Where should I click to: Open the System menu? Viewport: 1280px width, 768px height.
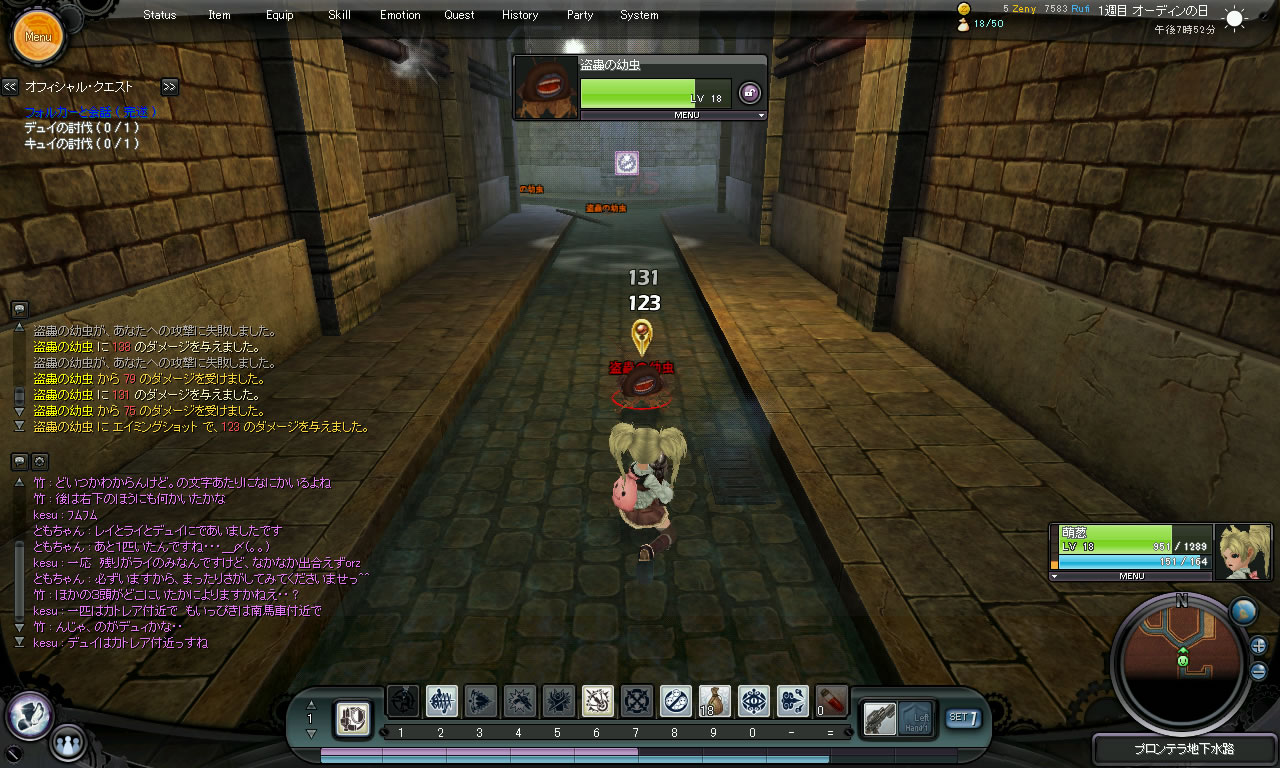pyautogui.click(x=639, y=15)
